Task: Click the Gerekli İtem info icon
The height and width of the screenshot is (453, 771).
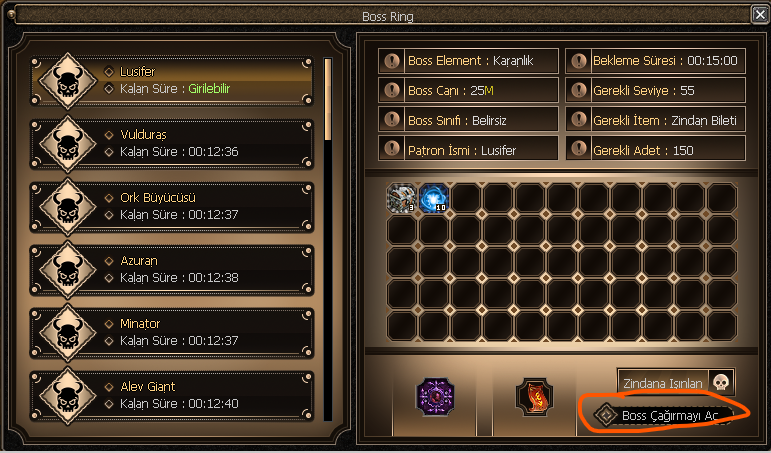Action: point(578,120)
